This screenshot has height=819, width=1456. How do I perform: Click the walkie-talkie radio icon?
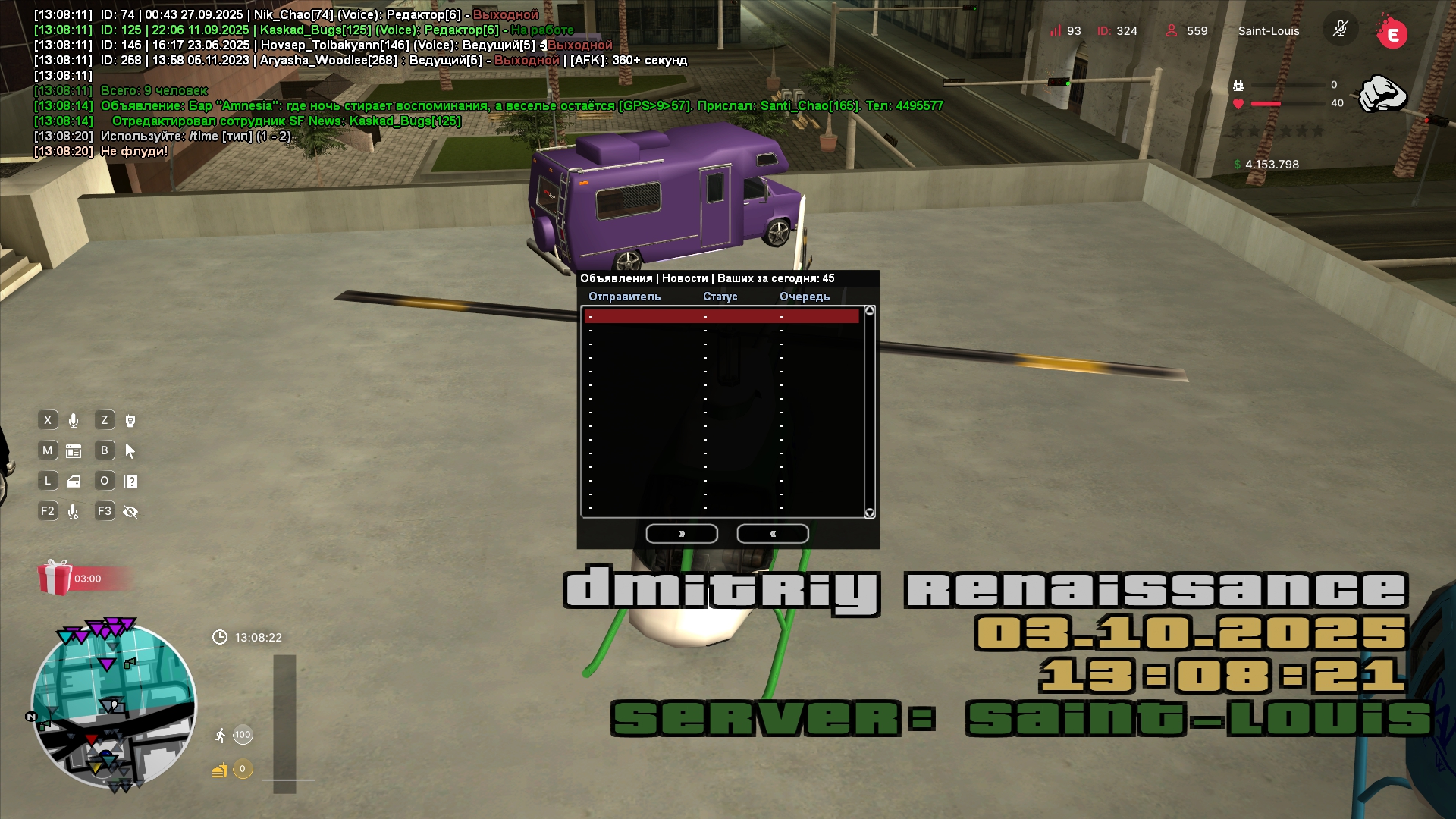click(130, 421)
